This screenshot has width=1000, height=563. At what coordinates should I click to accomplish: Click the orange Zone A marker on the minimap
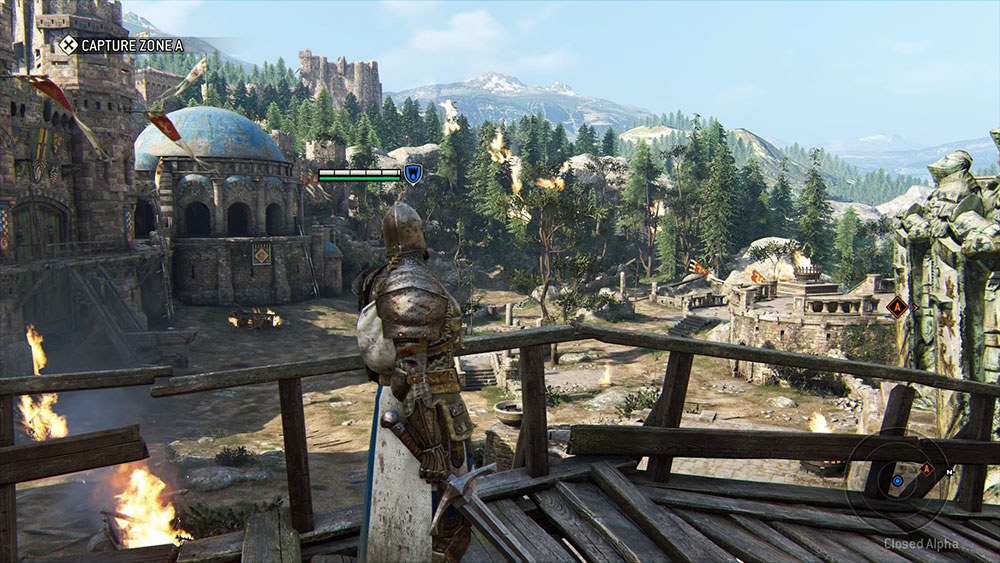tap(926, 468)
